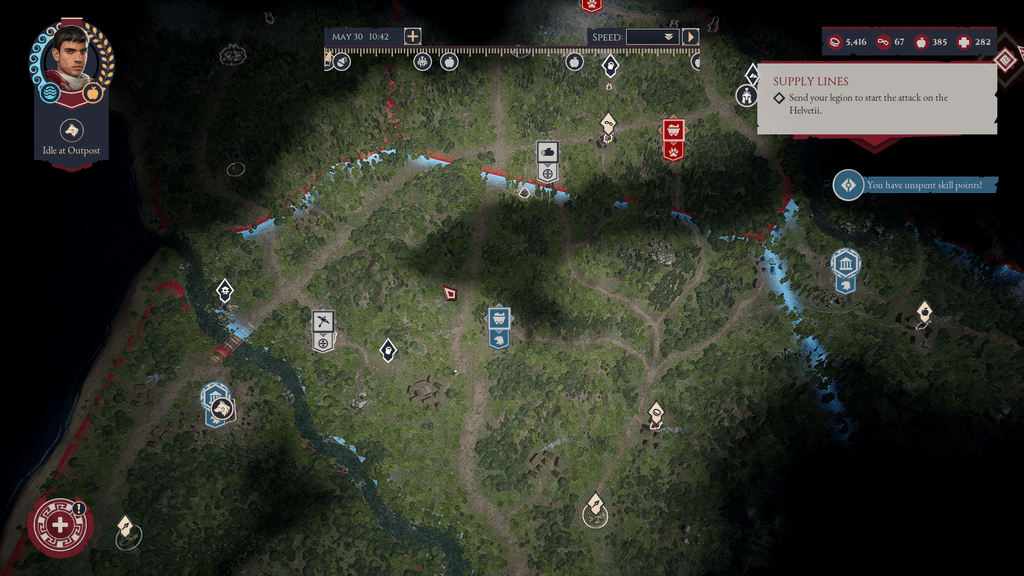The width and height of the screenshot is (1024, 576).
Task: Click the wolf icon above Idle at Outpost
Action: click(x=71, y=129)
